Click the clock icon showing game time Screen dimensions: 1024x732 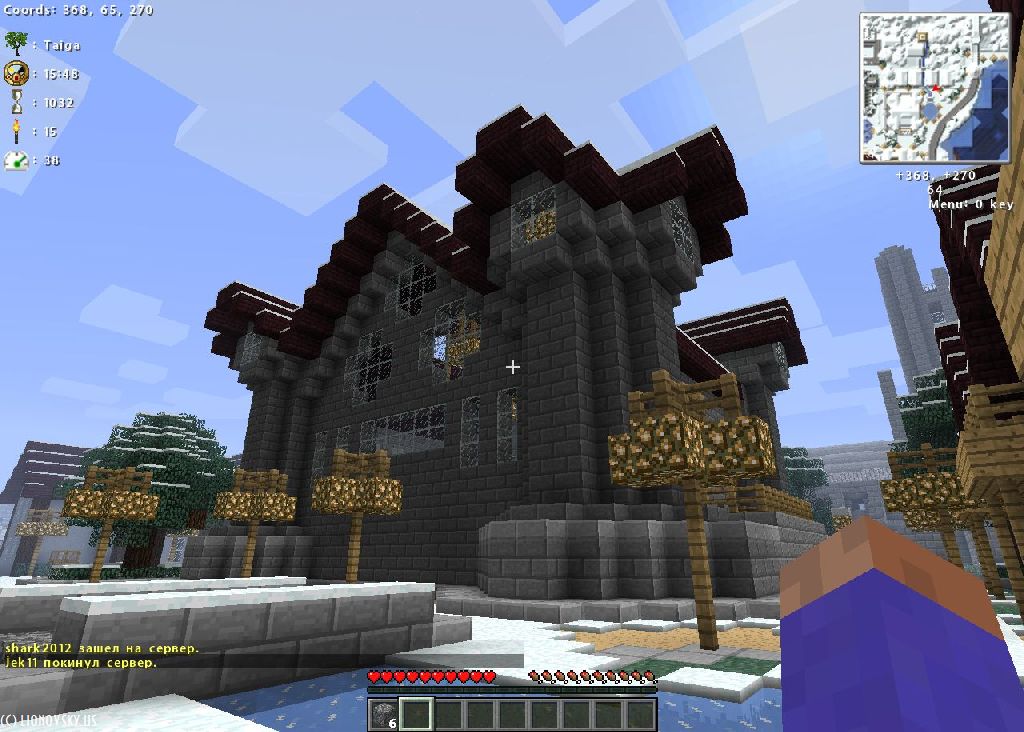[16, 73]
